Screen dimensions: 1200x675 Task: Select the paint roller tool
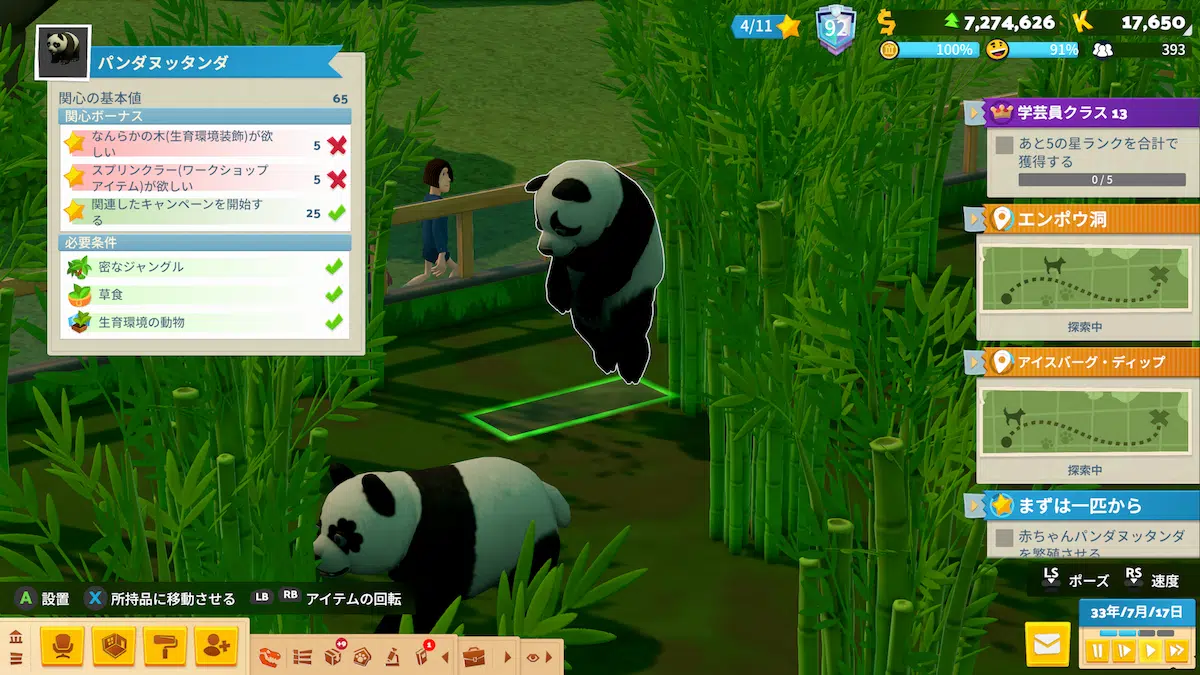click(x=165, y=647)
